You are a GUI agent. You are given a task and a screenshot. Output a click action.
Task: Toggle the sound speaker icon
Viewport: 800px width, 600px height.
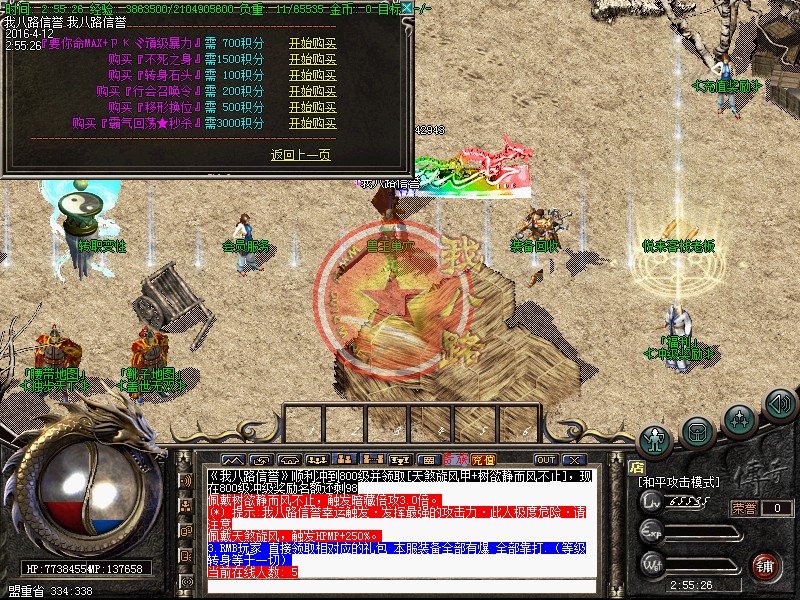tap(779, 404)
